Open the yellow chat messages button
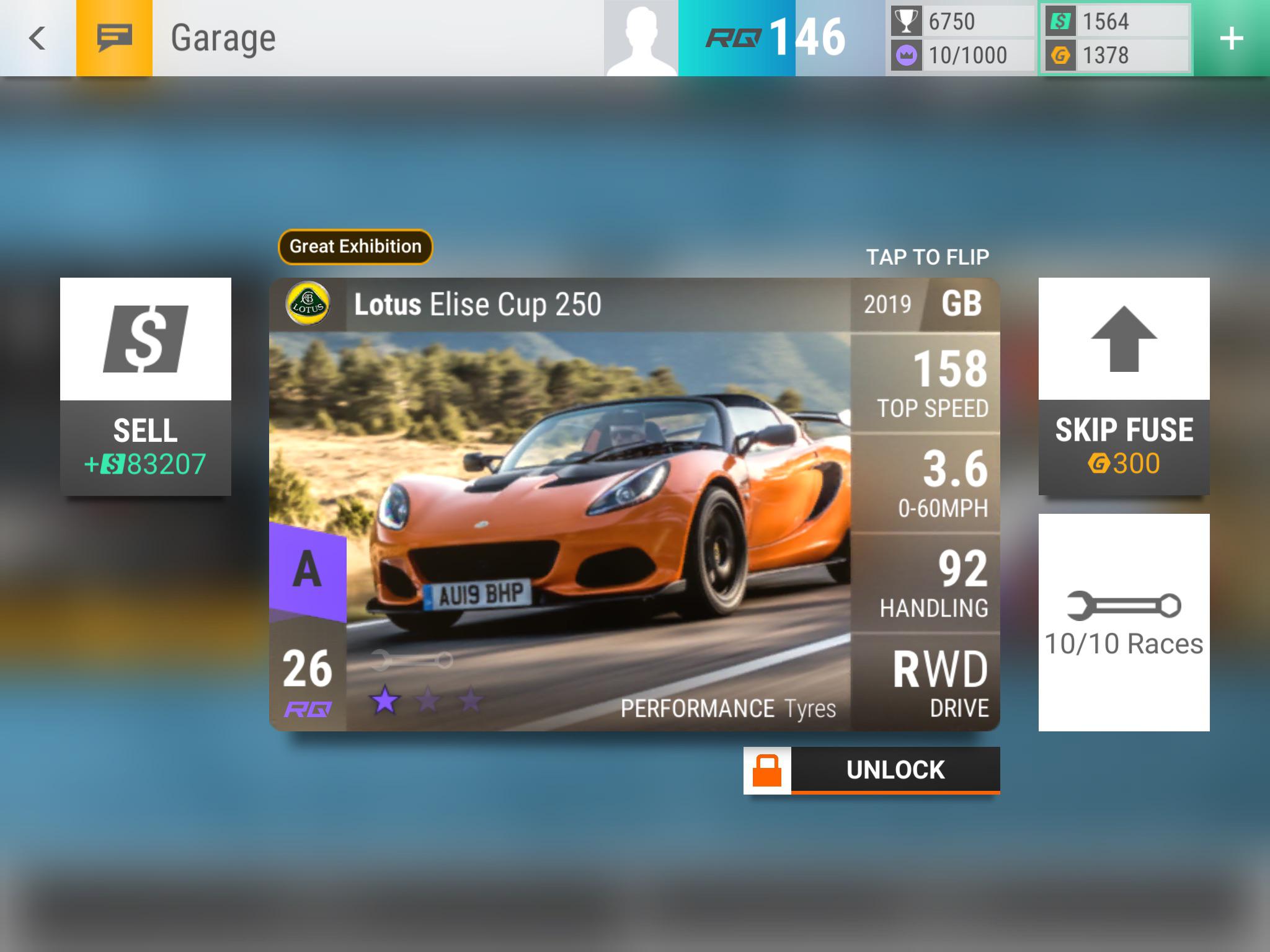Viewport: 1270px width, 952px height. point(114,38)
